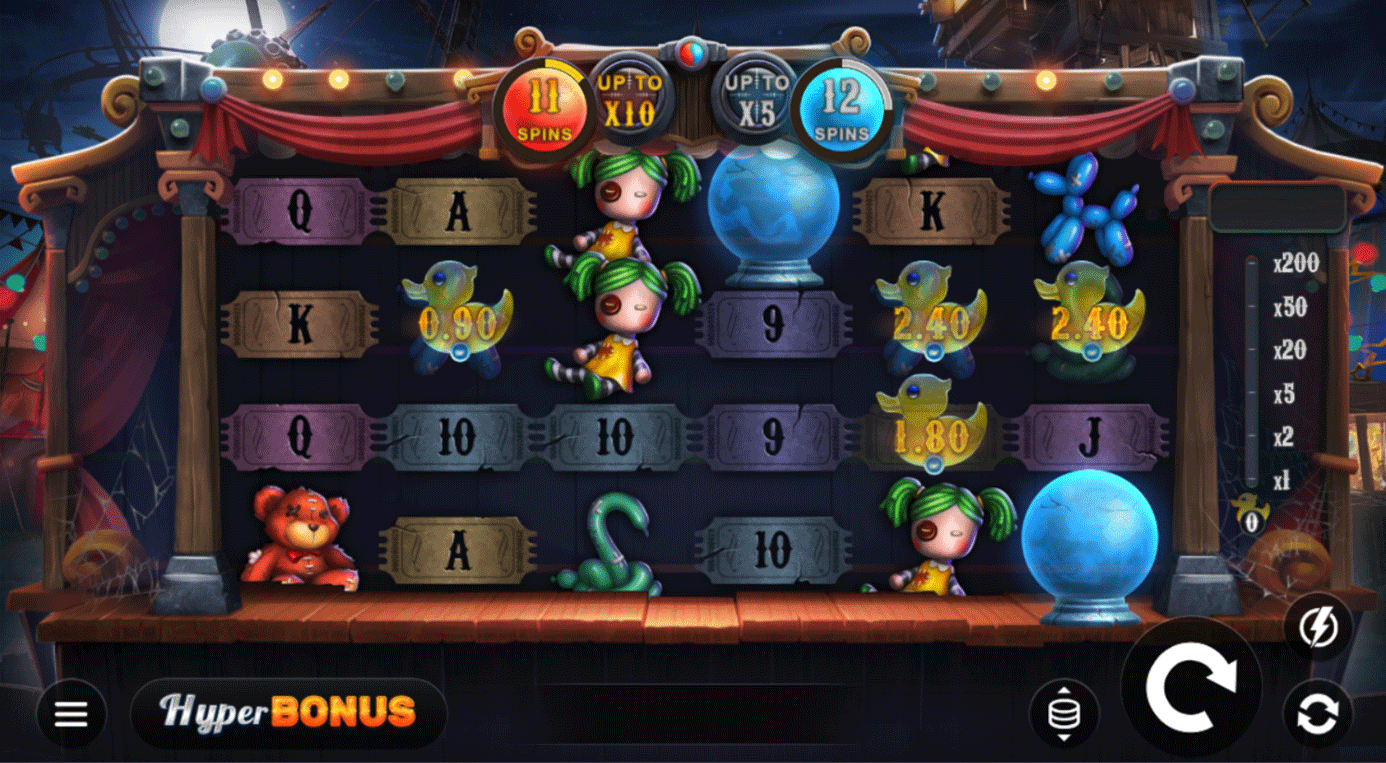Screen dimensions: 1386x763
Task: Open the Hyper Bonus feature
Action: (x=288, y=713)
